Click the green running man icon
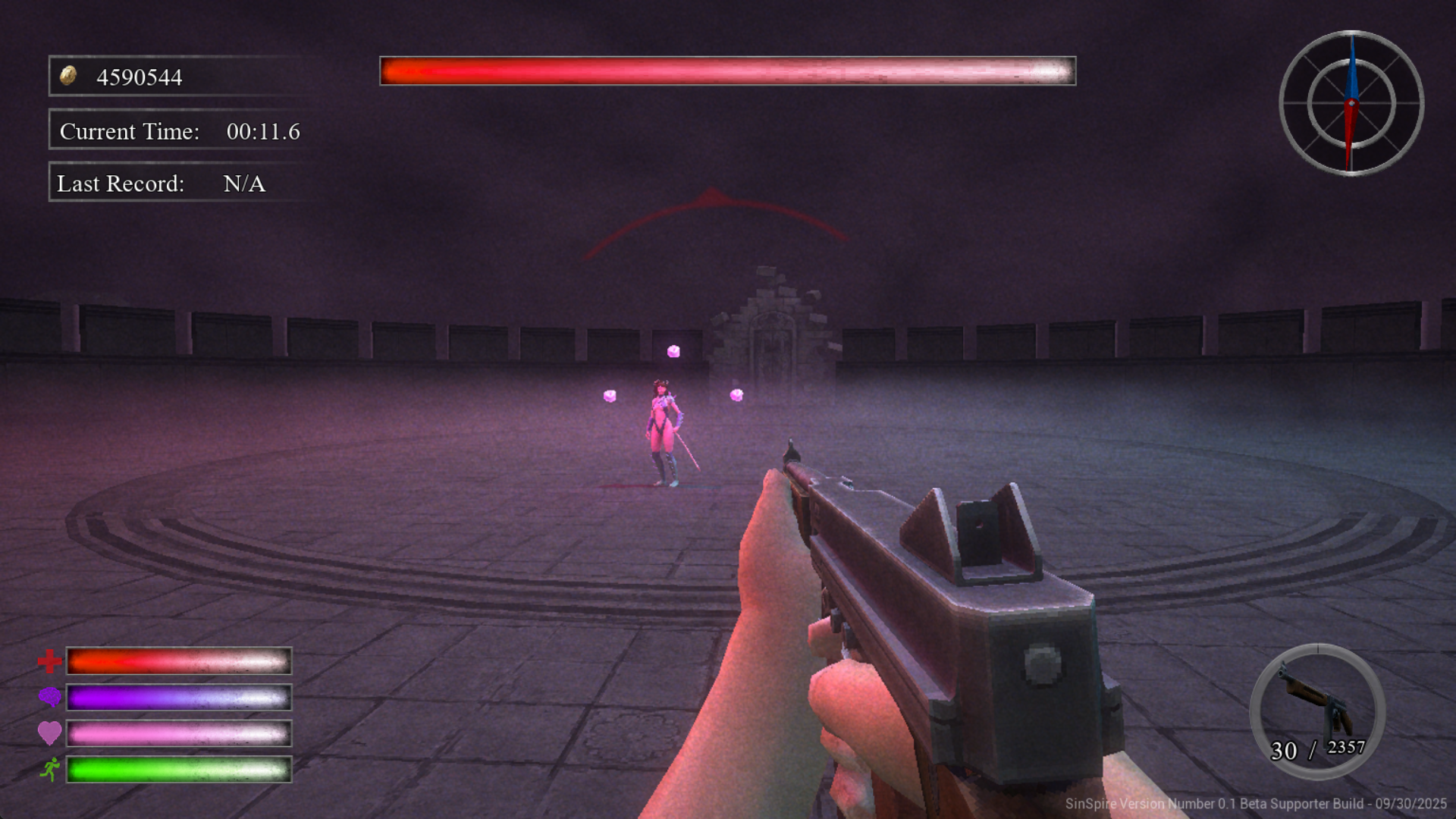Viewport: 1456px width, 819px height. tap(50, 769)
